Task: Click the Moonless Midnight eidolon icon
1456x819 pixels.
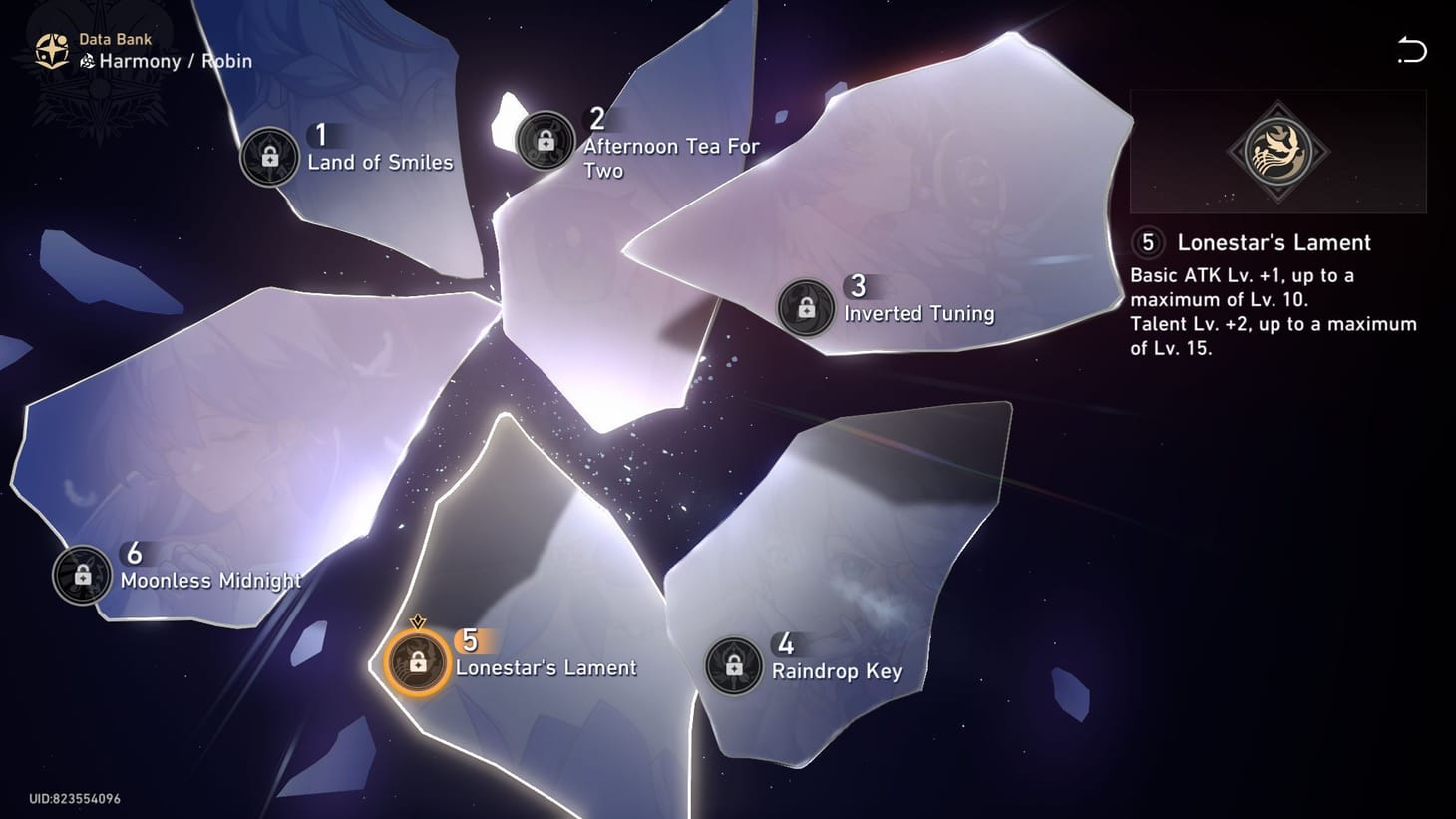Action: point(82,574)
